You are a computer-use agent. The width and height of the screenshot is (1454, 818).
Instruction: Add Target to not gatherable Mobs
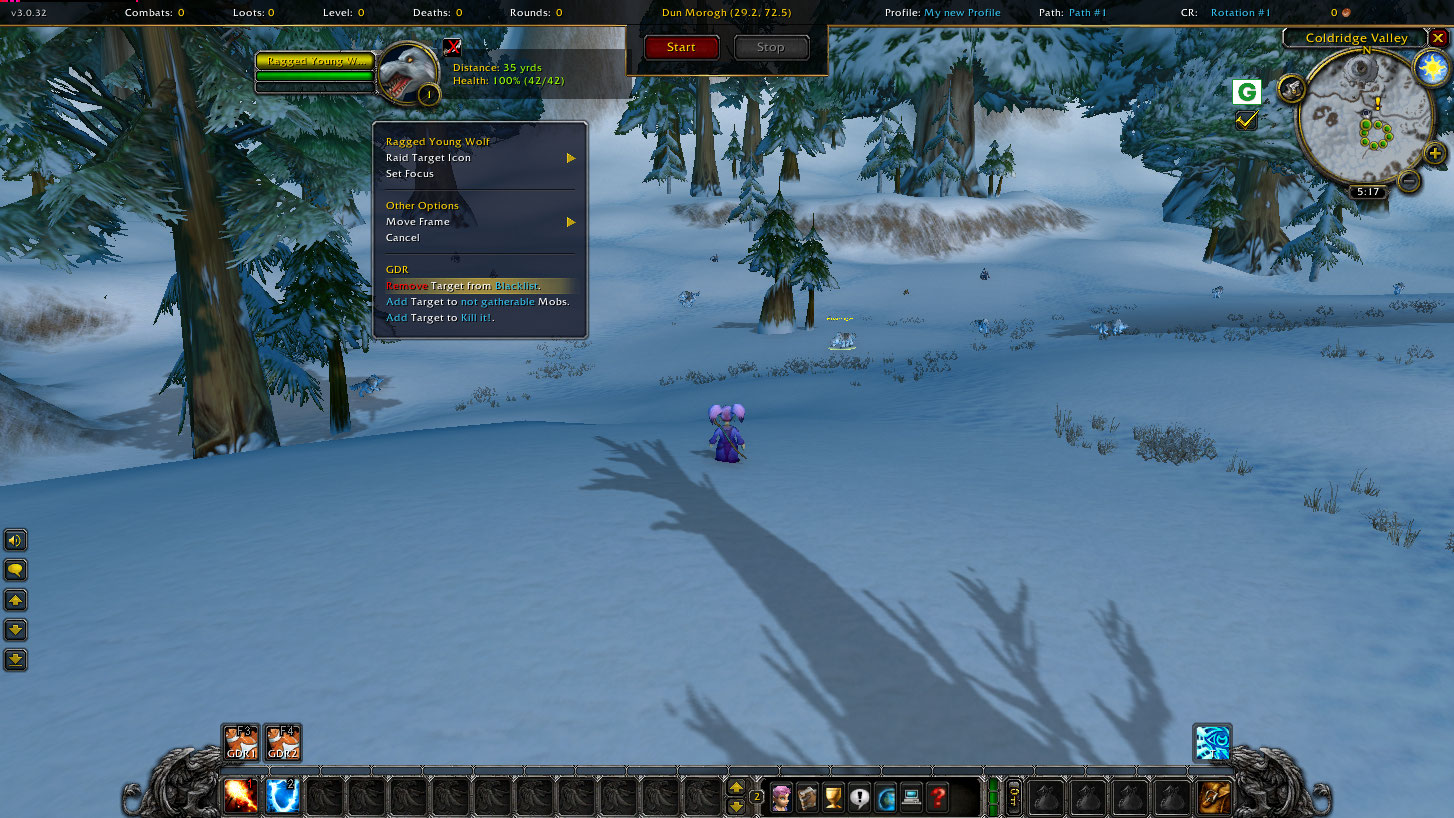[477, 302]
